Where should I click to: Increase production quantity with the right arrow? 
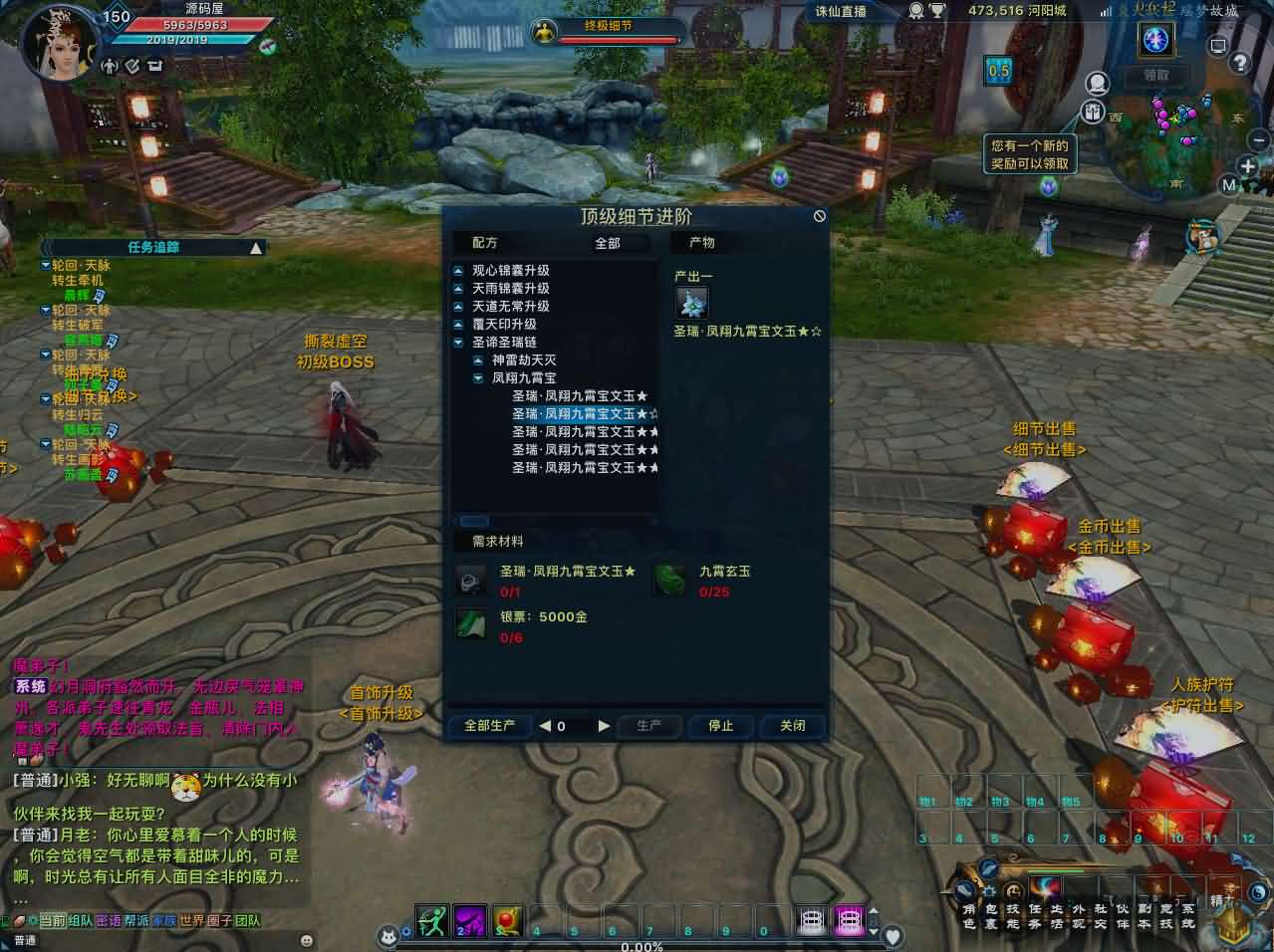click(604, 726)
